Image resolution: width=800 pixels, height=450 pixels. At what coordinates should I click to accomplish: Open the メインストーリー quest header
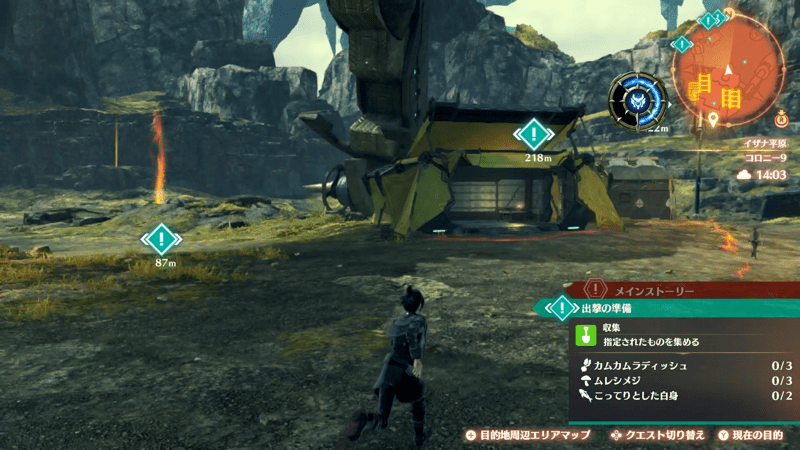(x=660, y=289)
